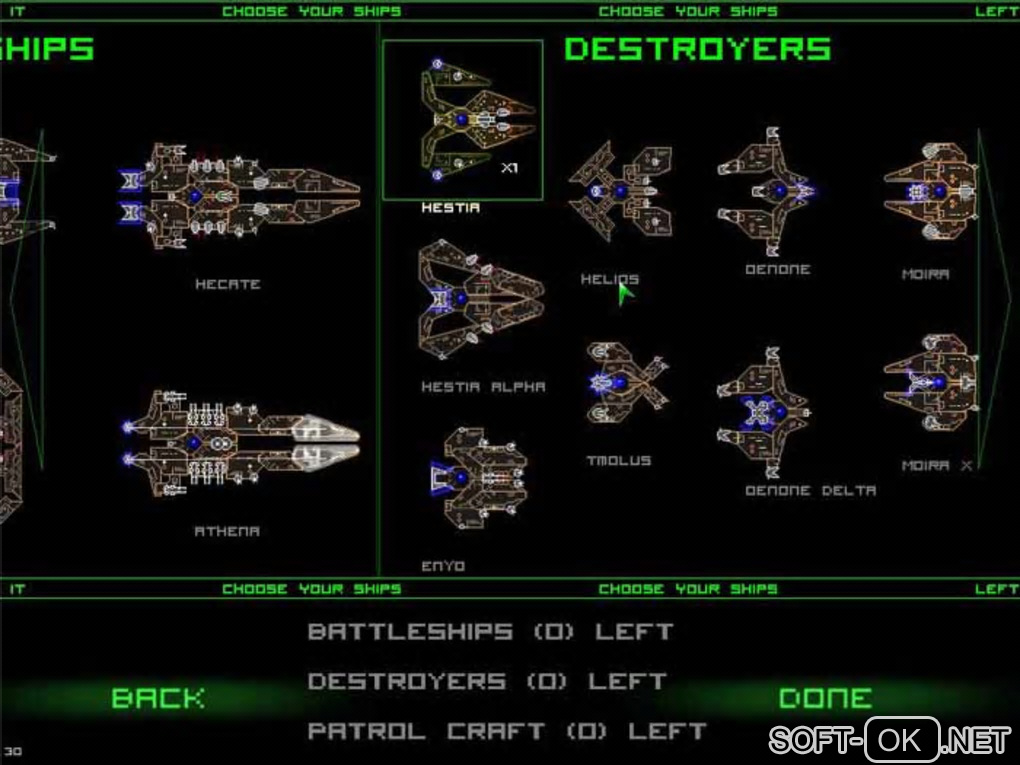Choose the Tmolus destroyer

[627, 383]
